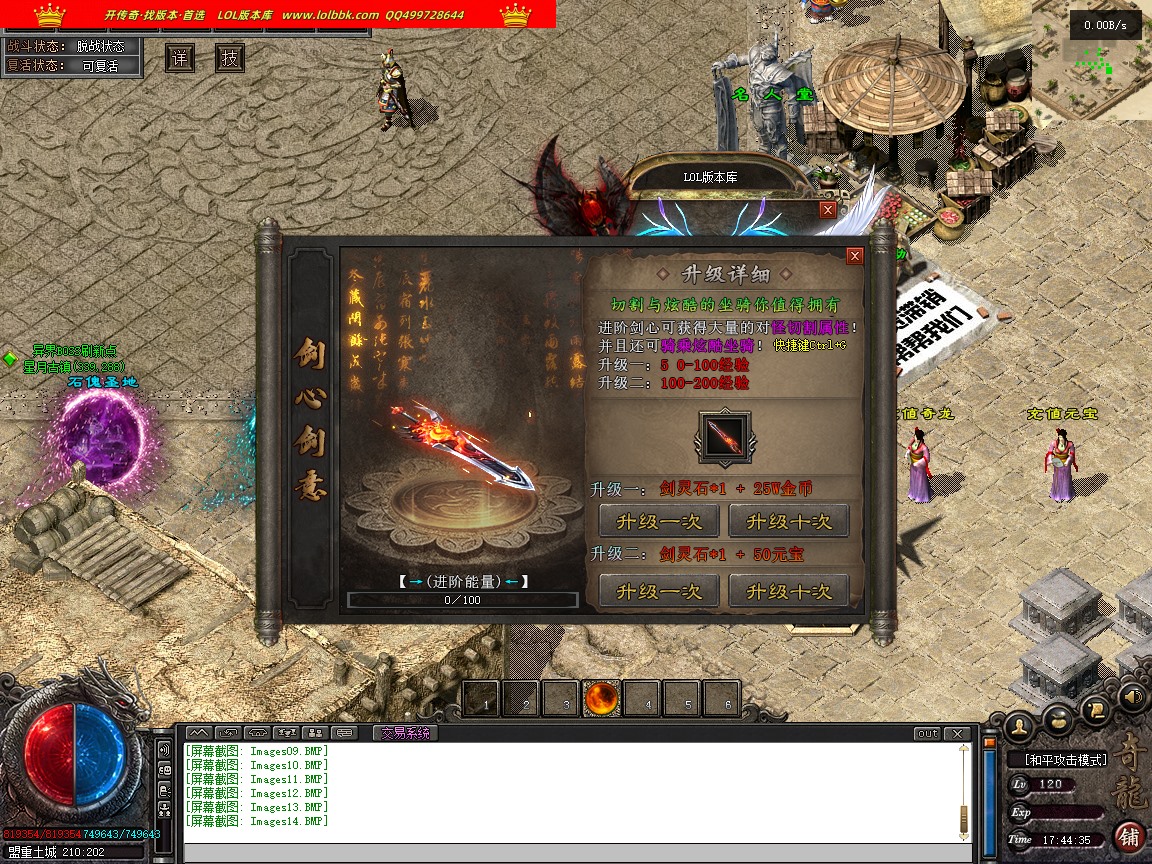Upgrade once with 25W gold coins
Screen dimensions: 1152x864
click(x=658, y=521)
